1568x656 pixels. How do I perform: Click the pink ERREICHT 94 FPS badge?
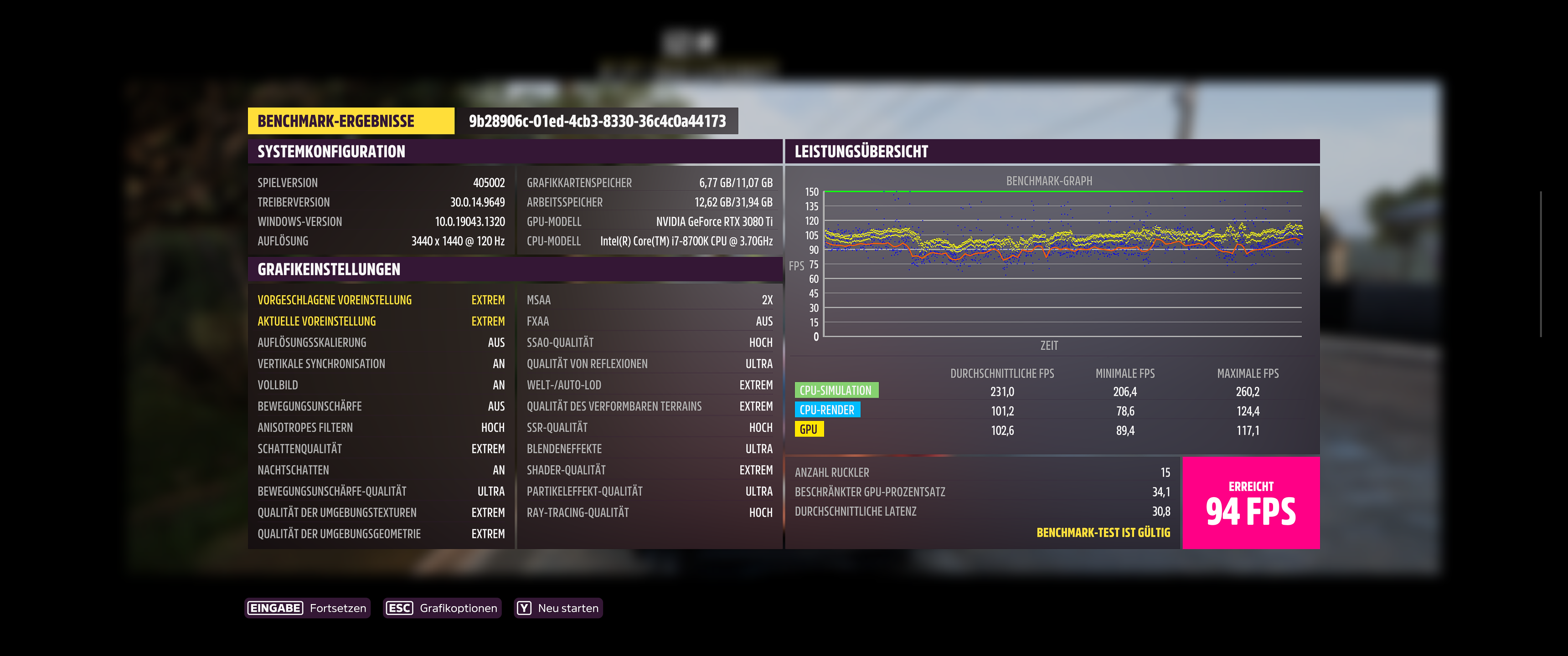pos(1252,502)
